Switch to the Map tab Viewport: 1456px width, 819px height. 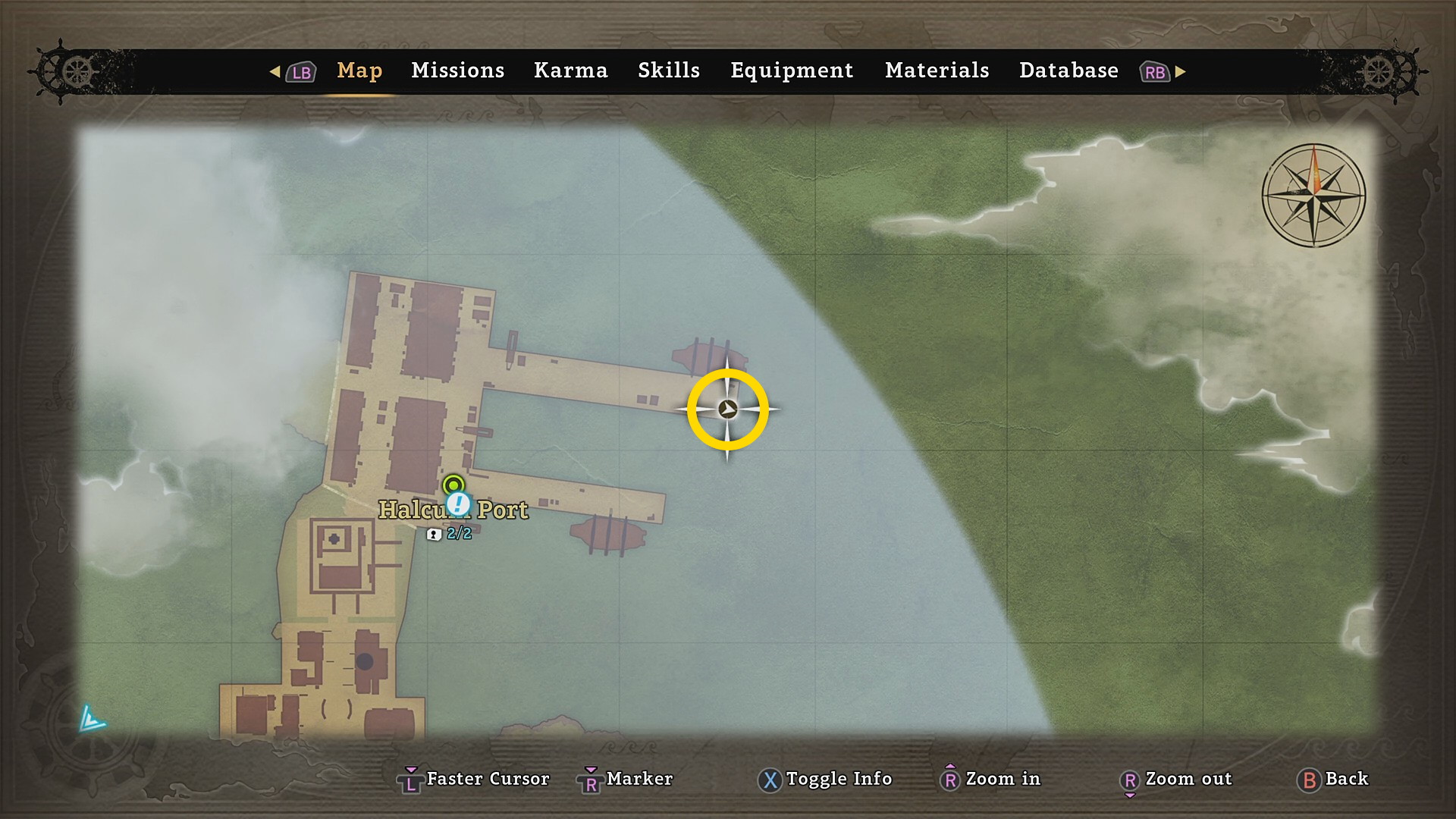[359, 71]
